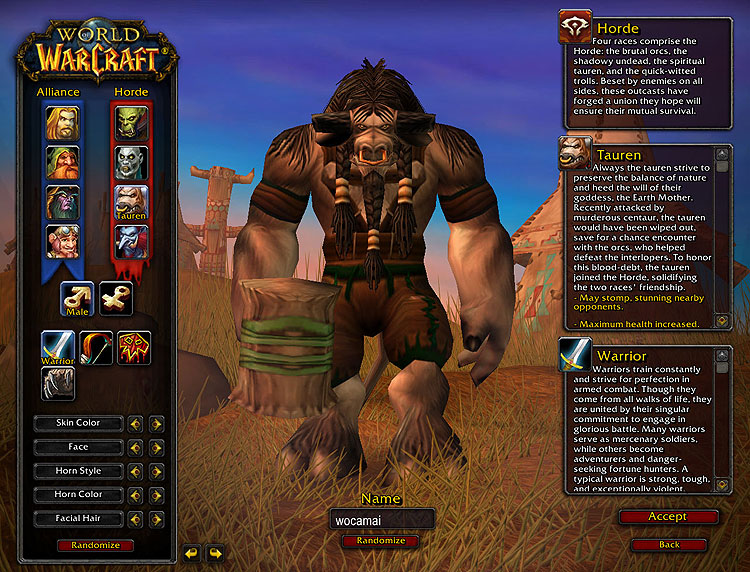Click the character Name input field
This screenshot has width=750, height=572.
(x=382, y=519)
